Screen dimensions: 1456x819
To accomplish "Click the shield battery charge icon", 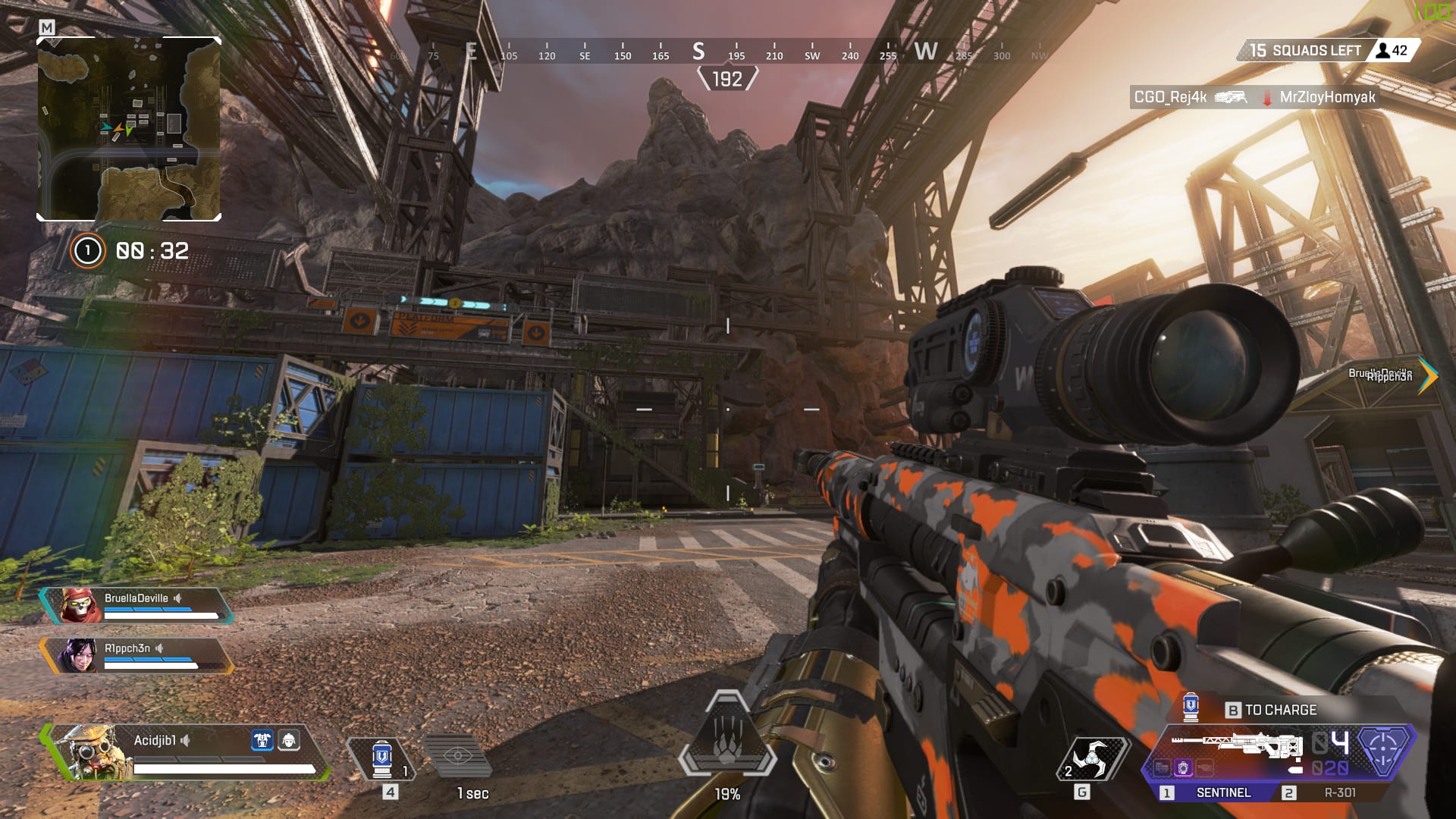I will [1191, 707].
